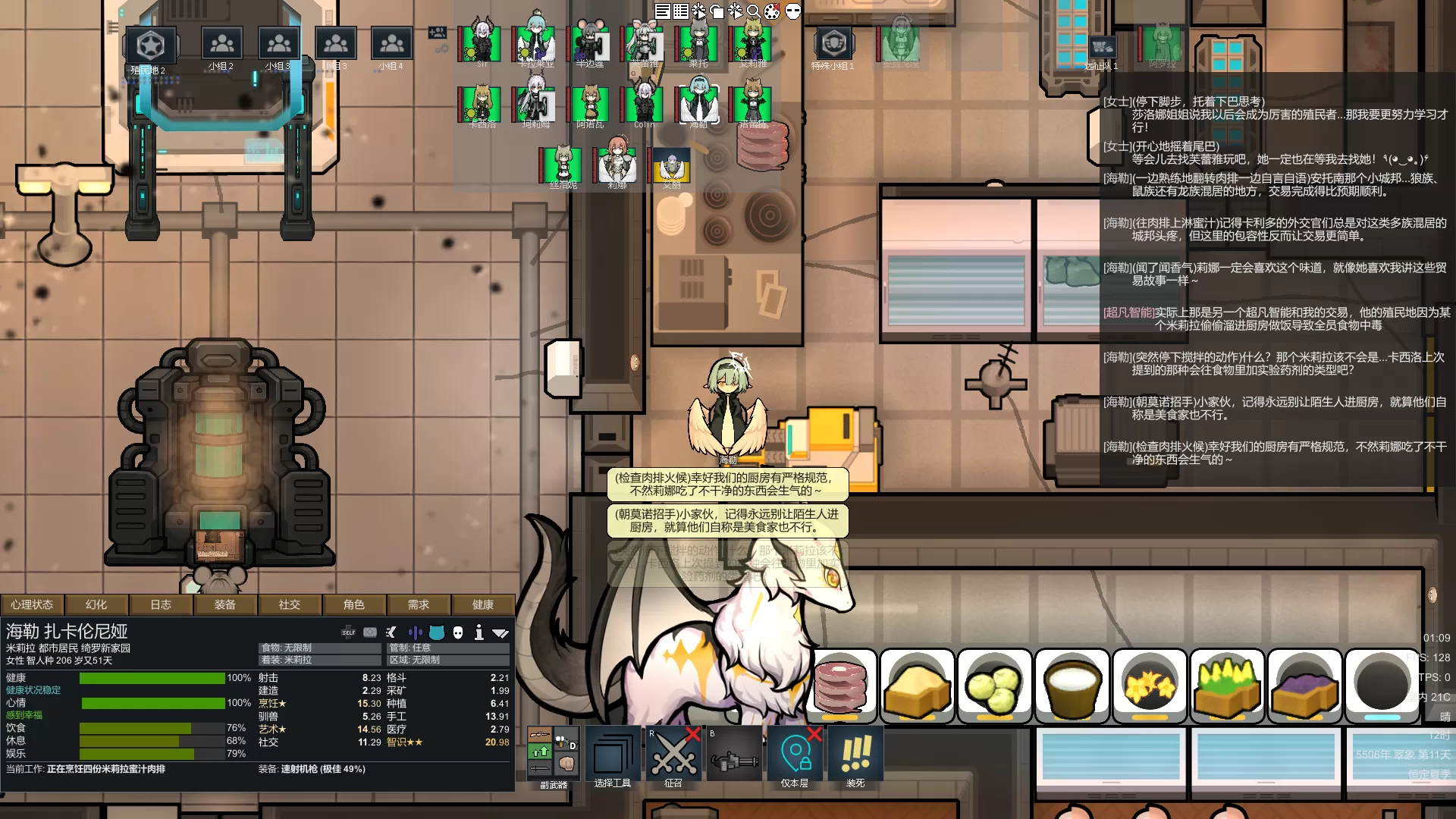Select the Colin colonist portrait
The height and width of the screenshot is (819, 1456).
point(643,105)
